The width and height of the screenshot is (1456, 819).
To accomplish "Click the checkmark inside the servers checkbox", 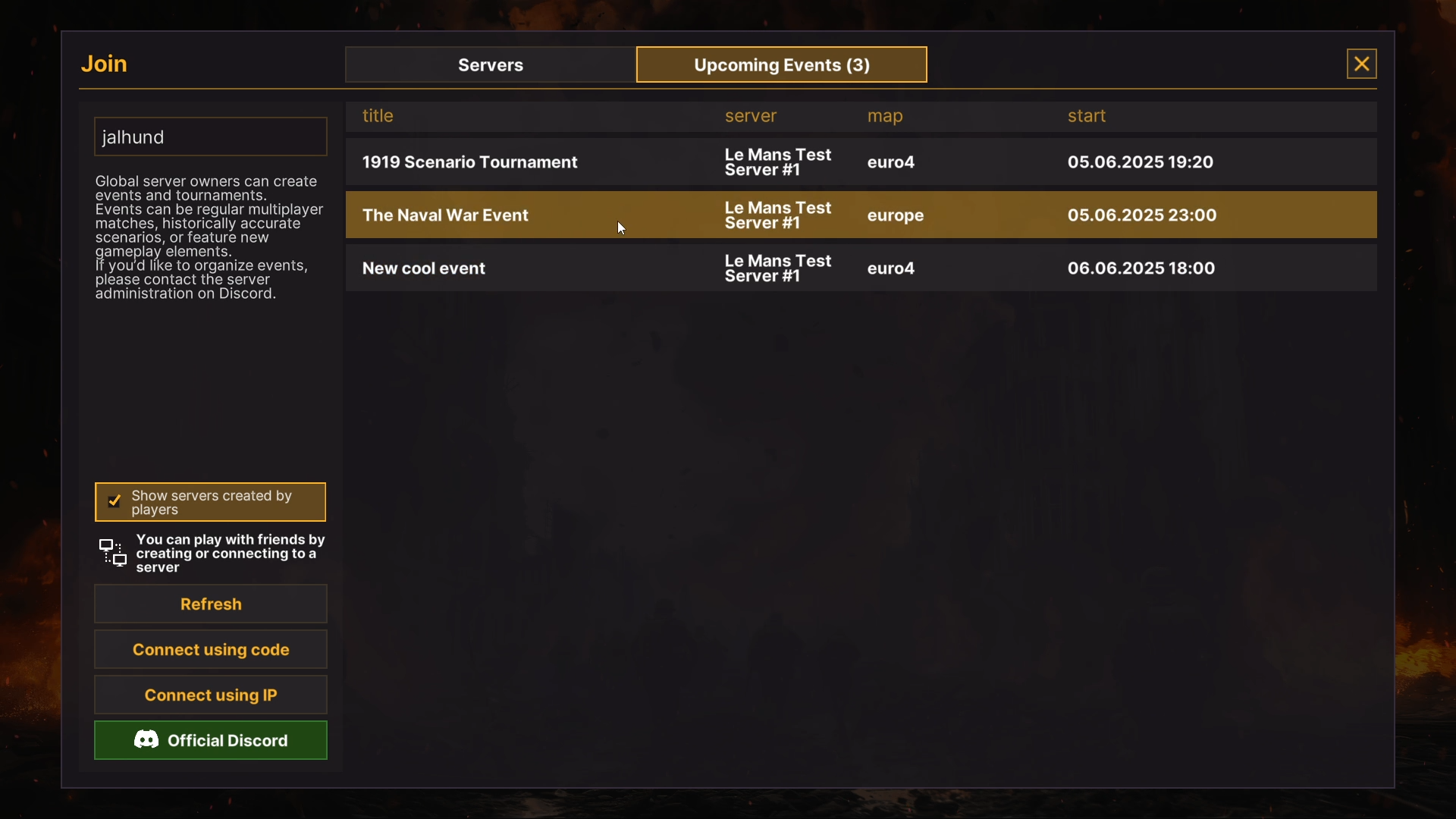I will point(115,501).
